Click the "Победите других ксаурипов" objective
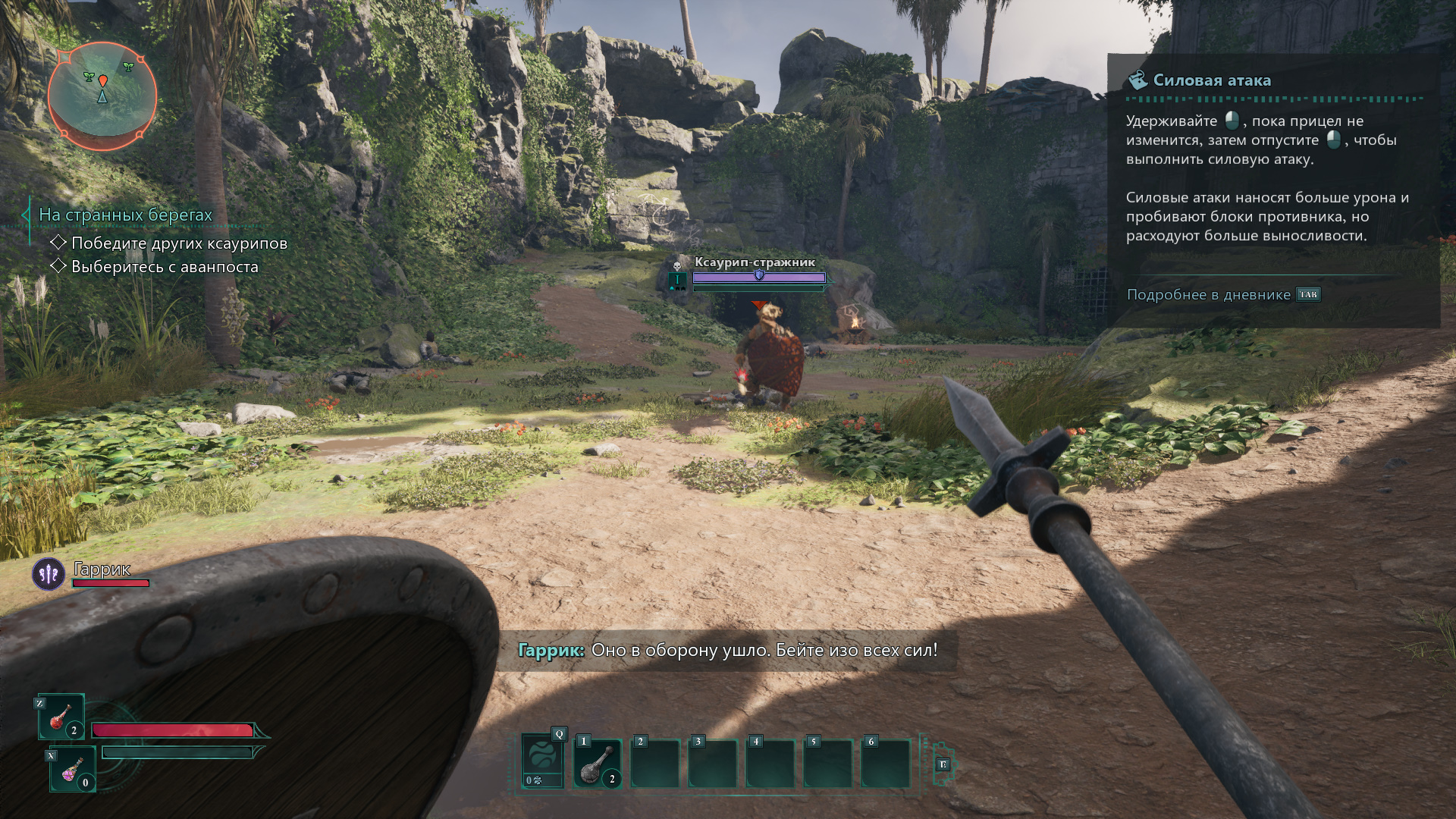The height and width of the screenshot is (819, 1456). tap(179, 243)
